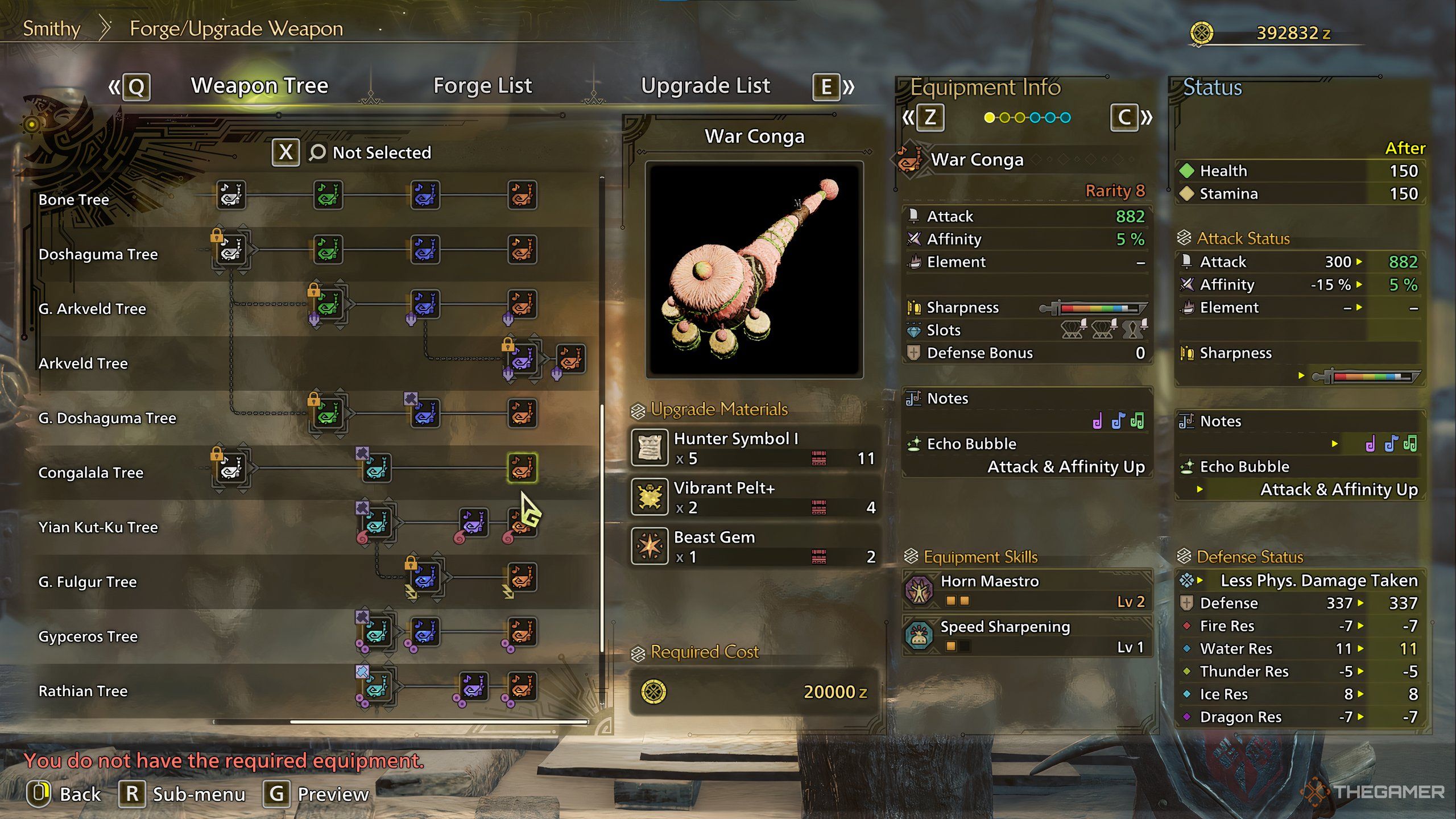Select the Vibrant Pelt+ material row

754,497
